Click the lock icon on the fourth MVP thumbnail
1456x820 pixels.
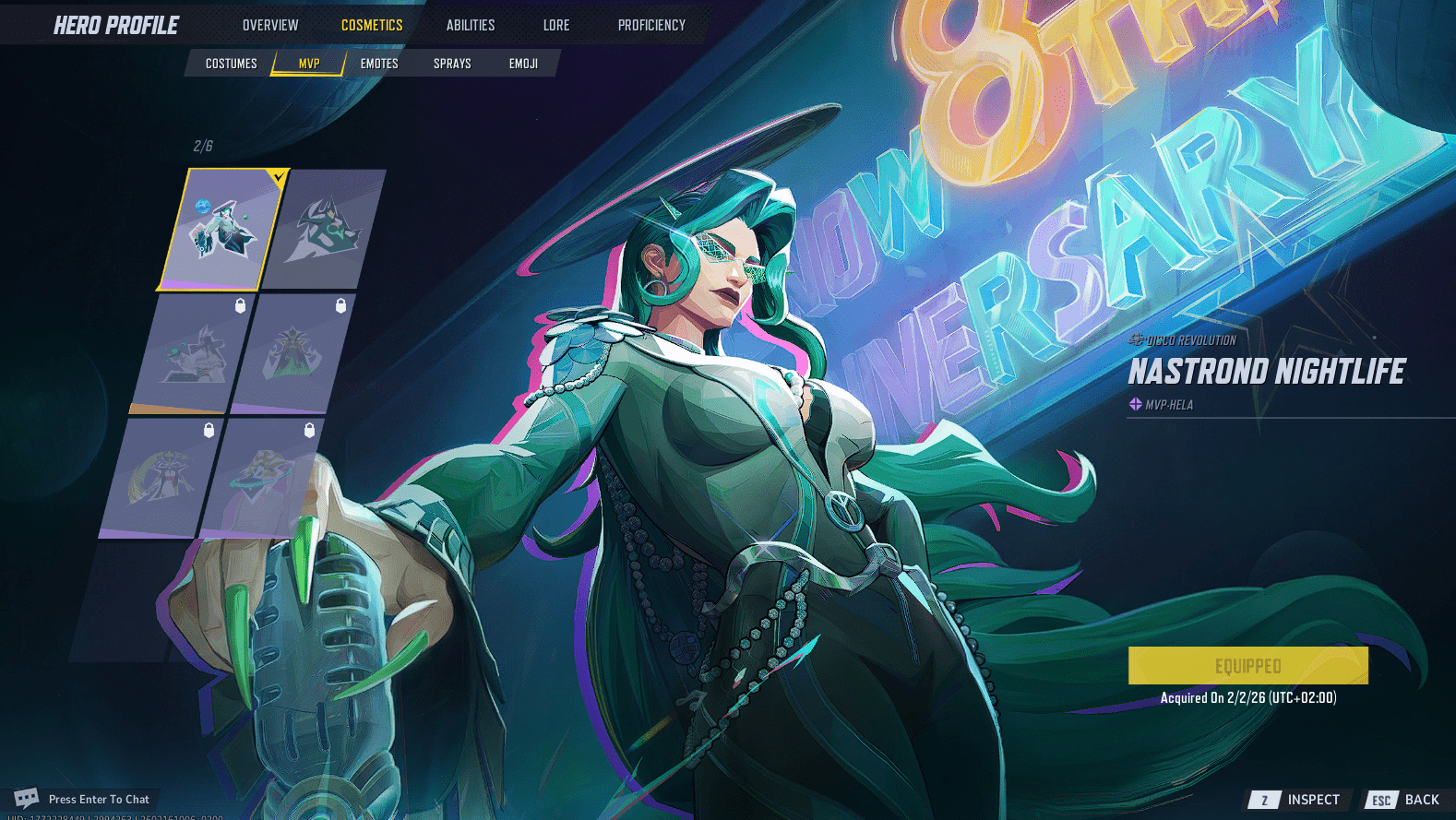tap(341, 303)
